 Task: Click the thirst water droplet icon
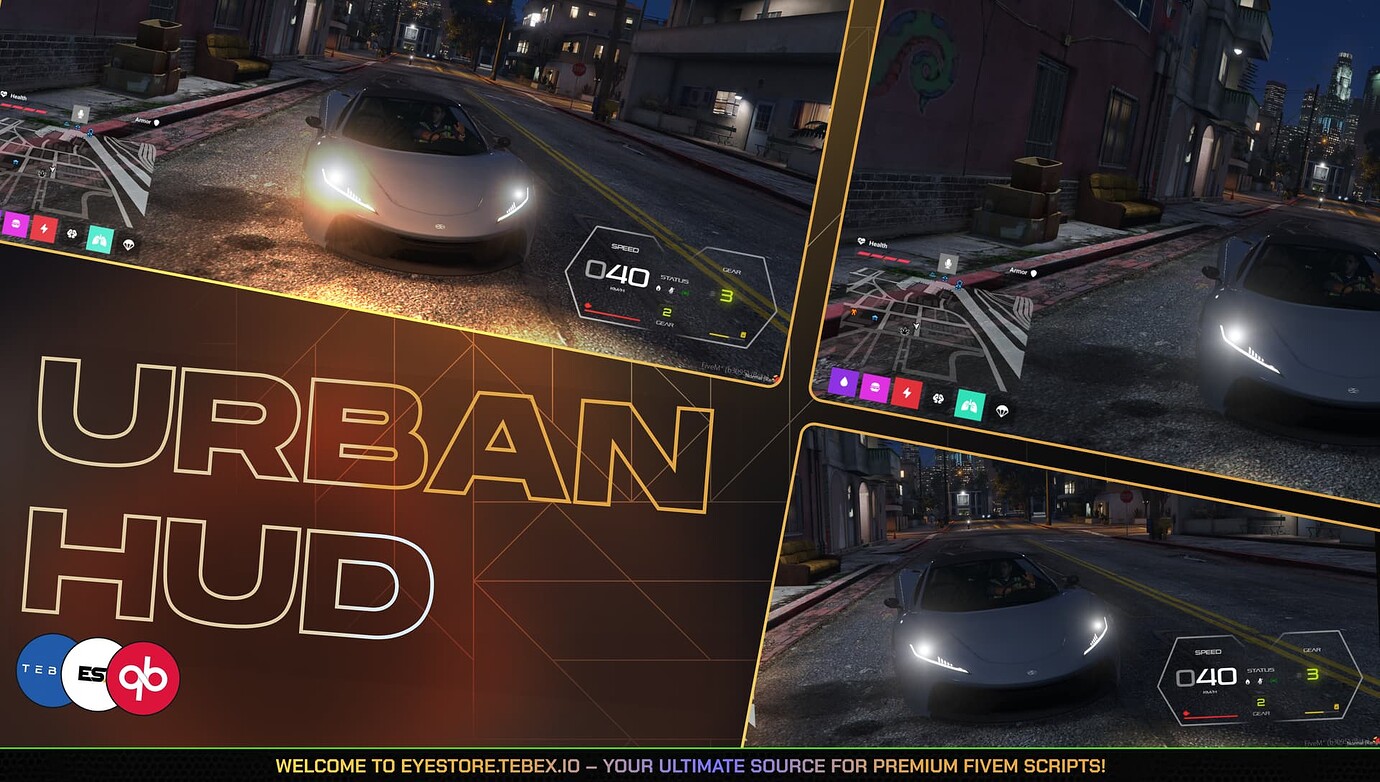tap(845, 383)
